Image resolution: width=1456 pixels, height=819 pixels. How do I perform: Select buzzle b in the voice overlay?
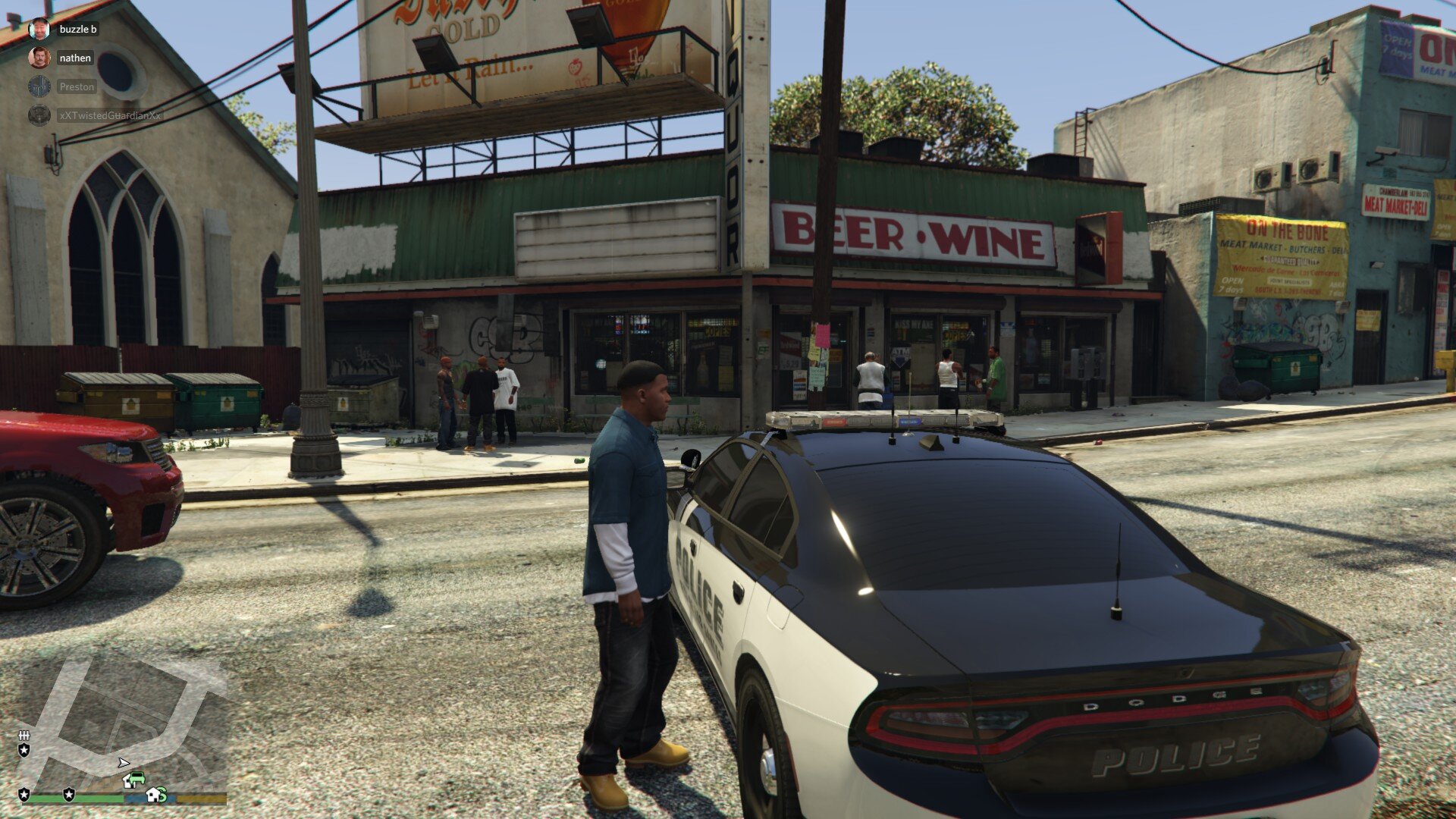click(77, 29)
